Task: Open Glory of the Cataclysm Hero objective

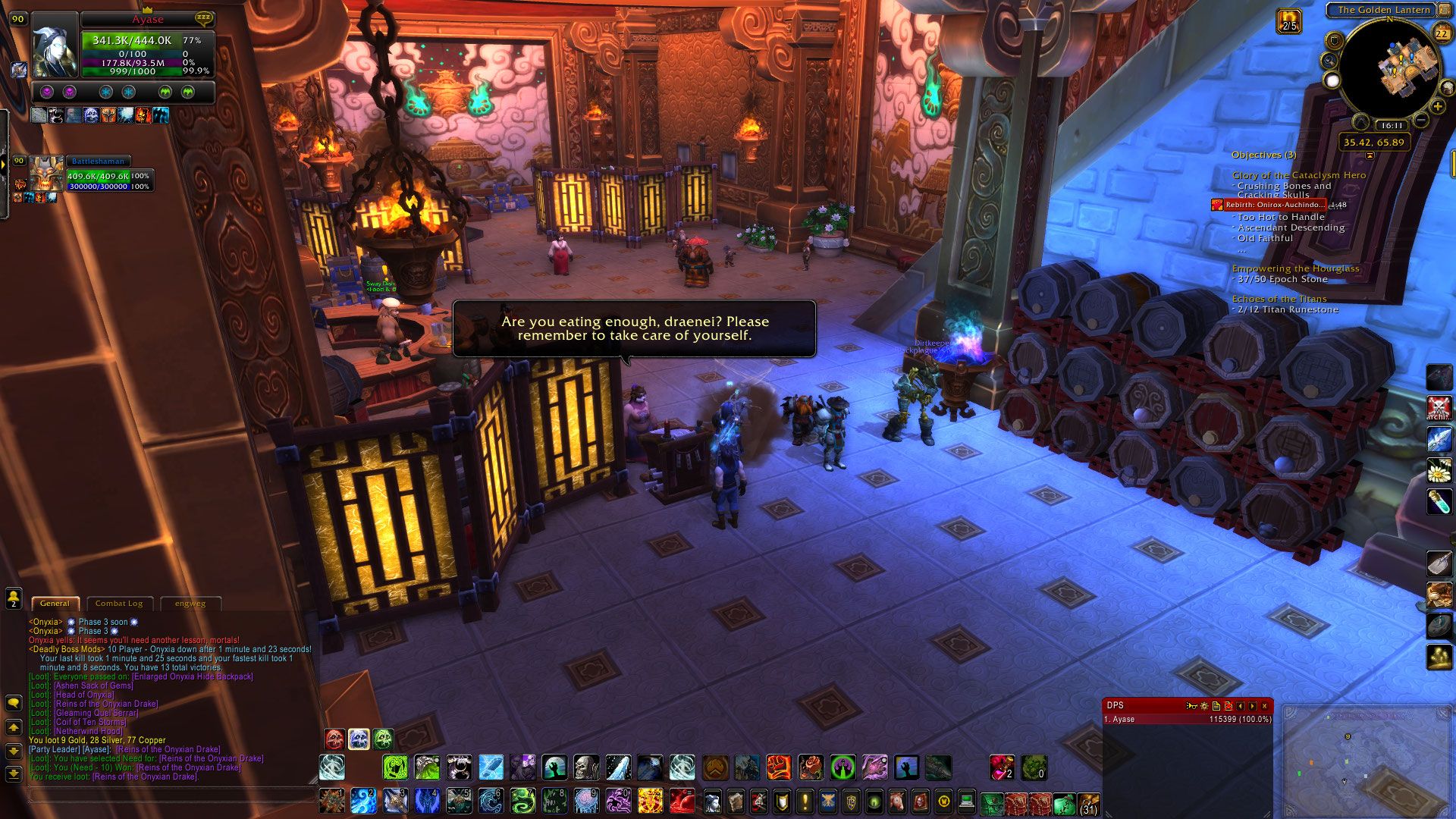Action: click(x=1298, y=175)
